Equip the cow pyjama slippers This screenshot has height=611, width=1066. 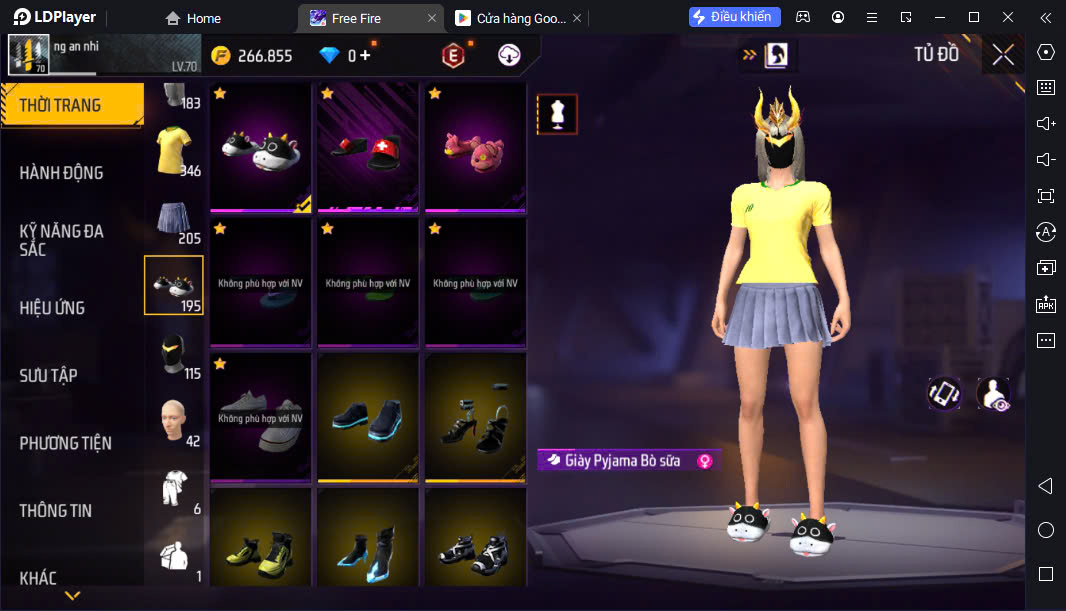[x=260, y=147]
